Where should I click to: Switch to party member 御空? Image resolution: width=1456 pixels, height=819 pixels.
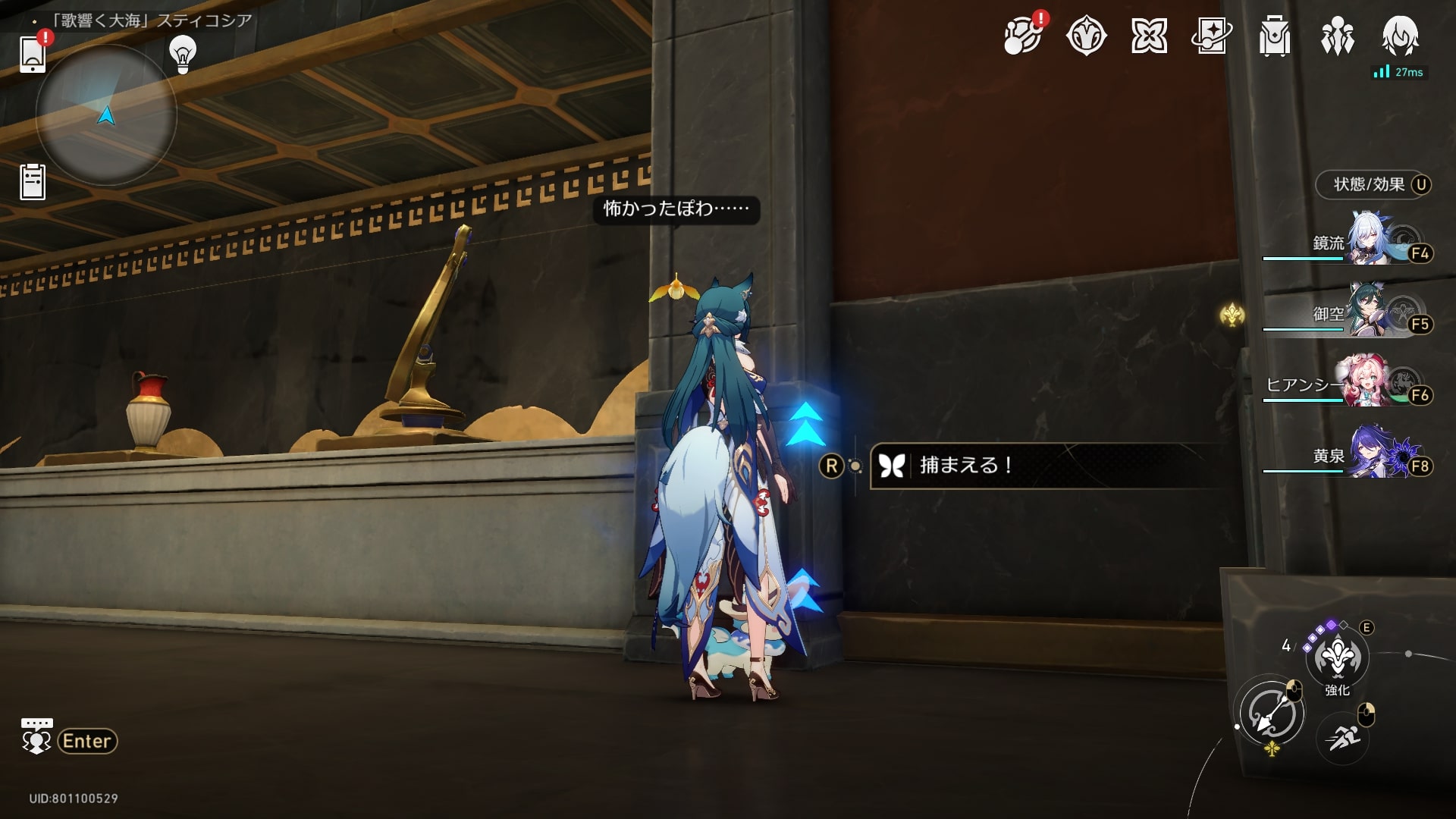(x=1374, y=312)
